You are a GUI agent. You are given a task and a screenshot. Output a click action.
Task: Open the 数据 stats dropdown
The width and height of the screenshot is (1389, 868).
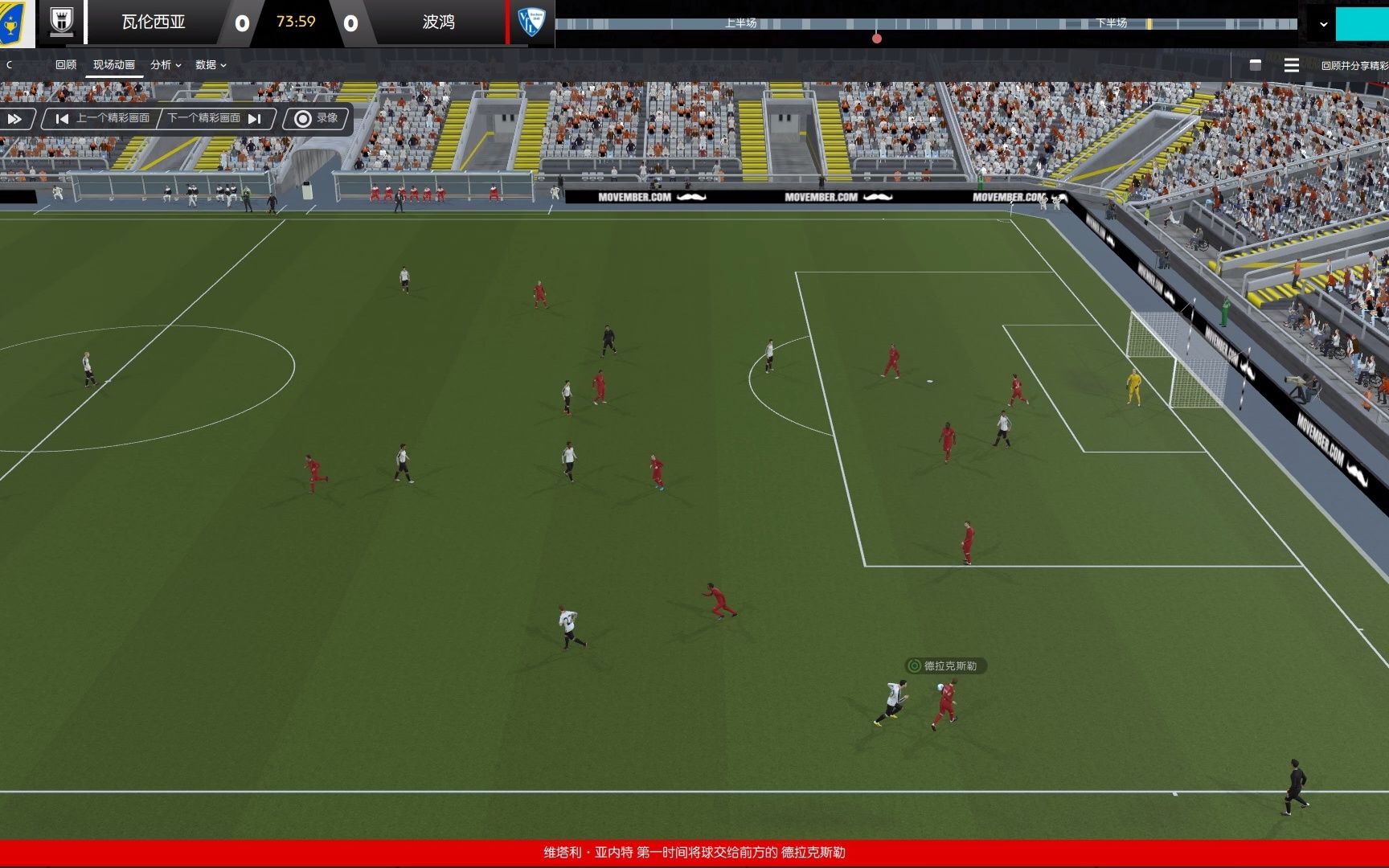[210, 65]
